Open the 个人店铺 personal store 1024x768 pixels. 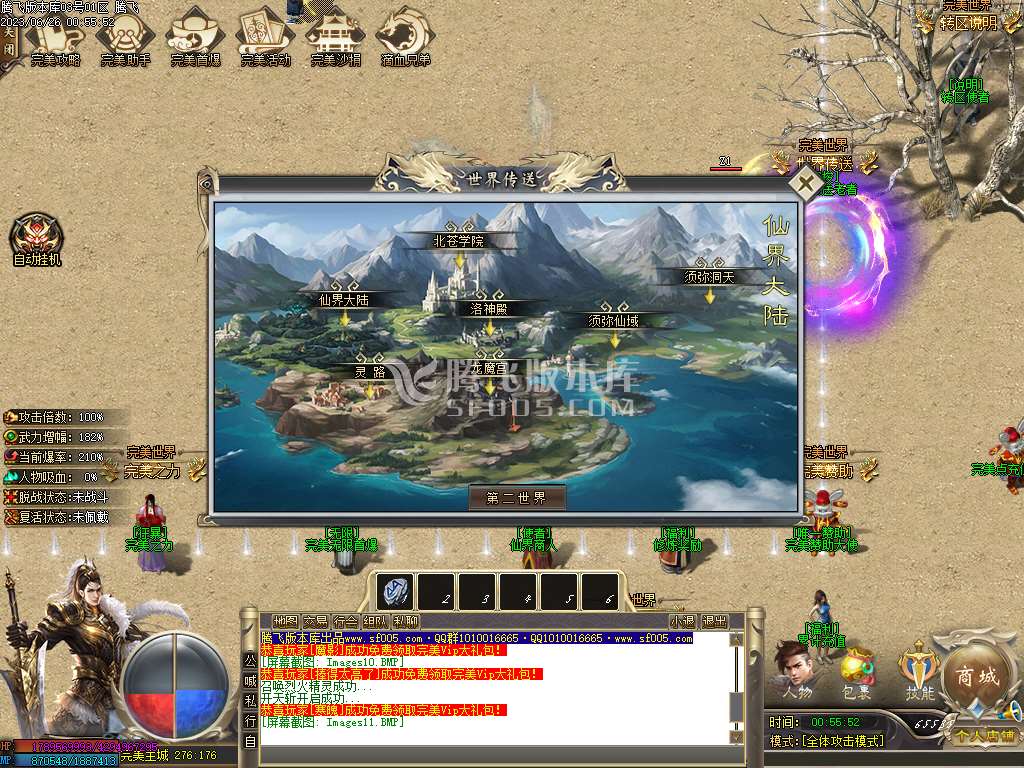(985, 736)
